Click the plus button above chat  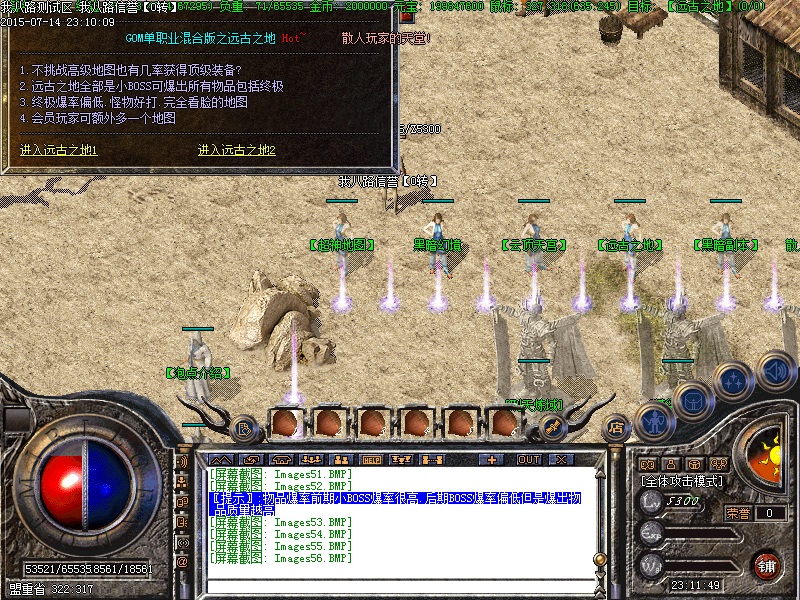491,460
